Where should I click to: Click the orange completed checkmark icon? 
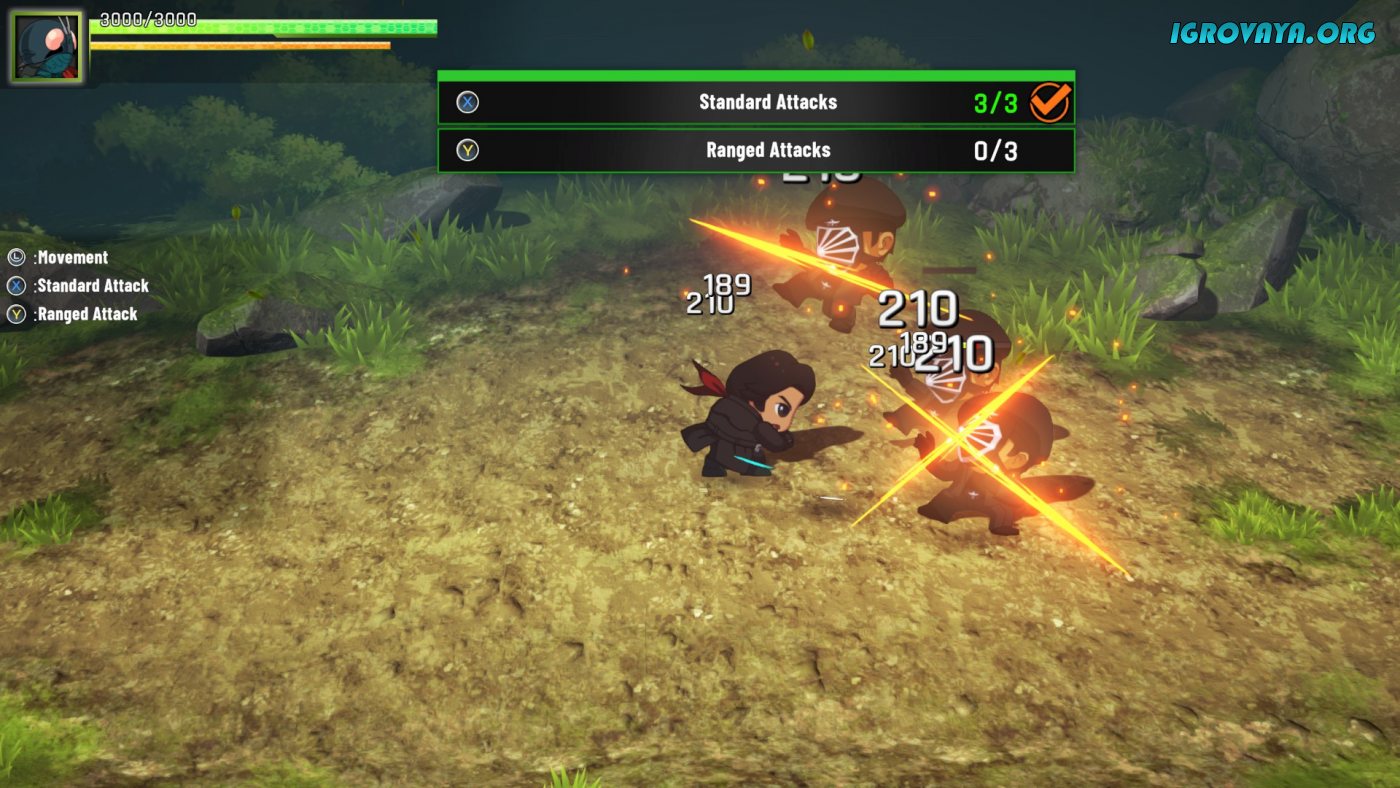pyautogui.click(x=1049, y=102)
